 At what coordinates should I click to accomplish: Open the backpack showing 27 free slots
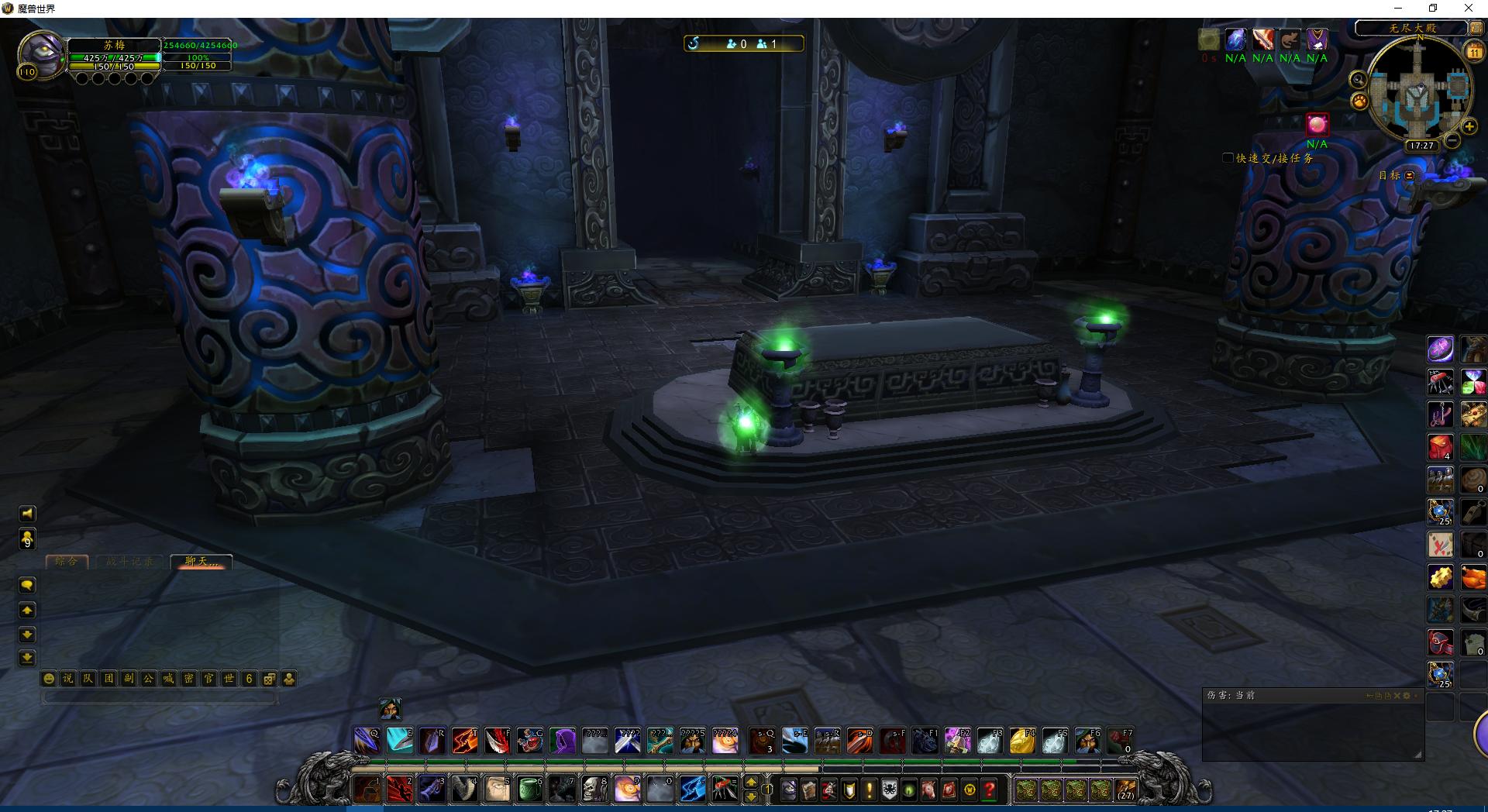click(x=1125, y=790)
